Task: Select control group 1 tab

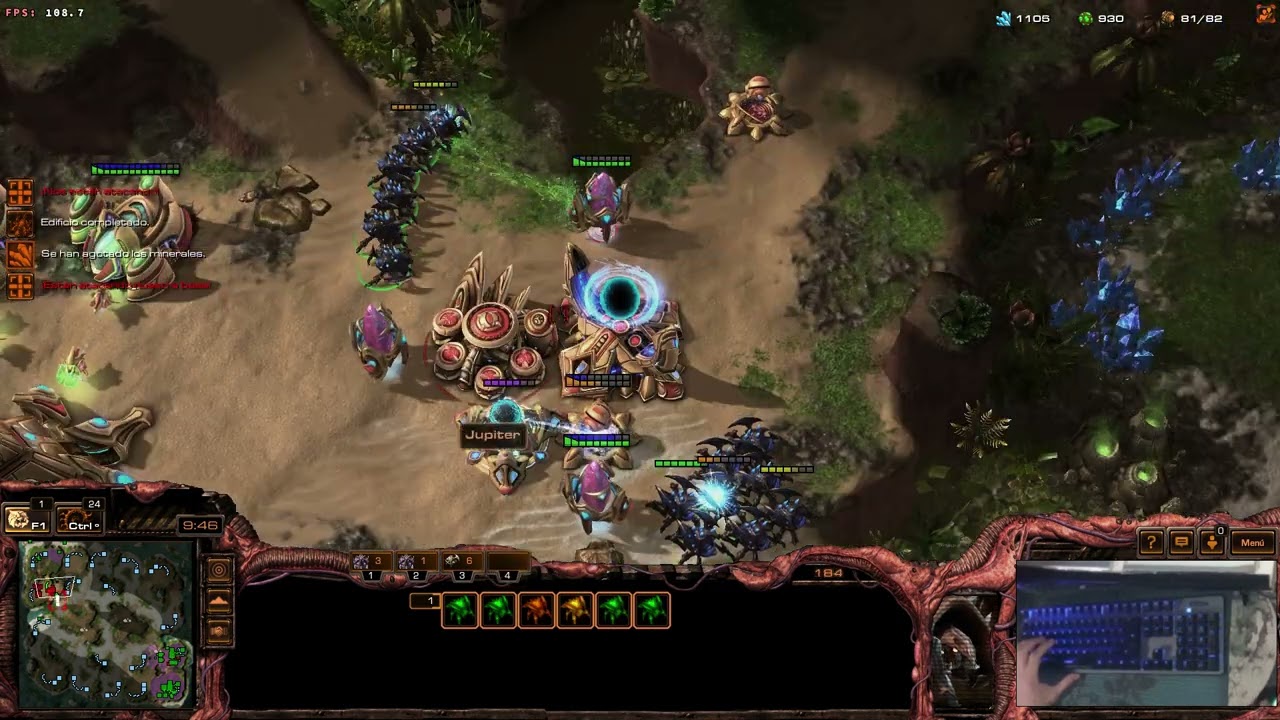Action: click(x=370, y=563)
